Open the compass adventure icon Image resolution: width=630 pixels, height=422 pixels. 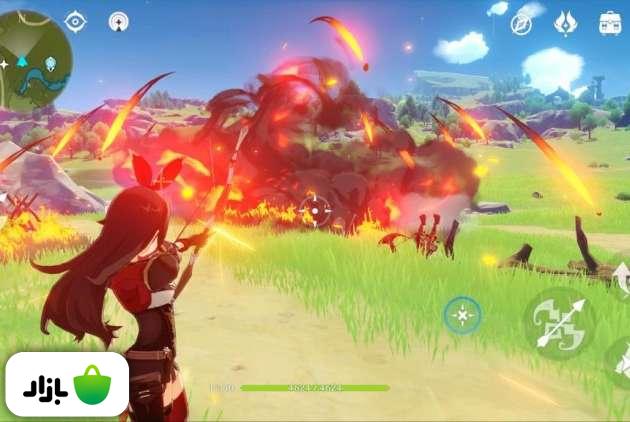(x=521, y=23)
